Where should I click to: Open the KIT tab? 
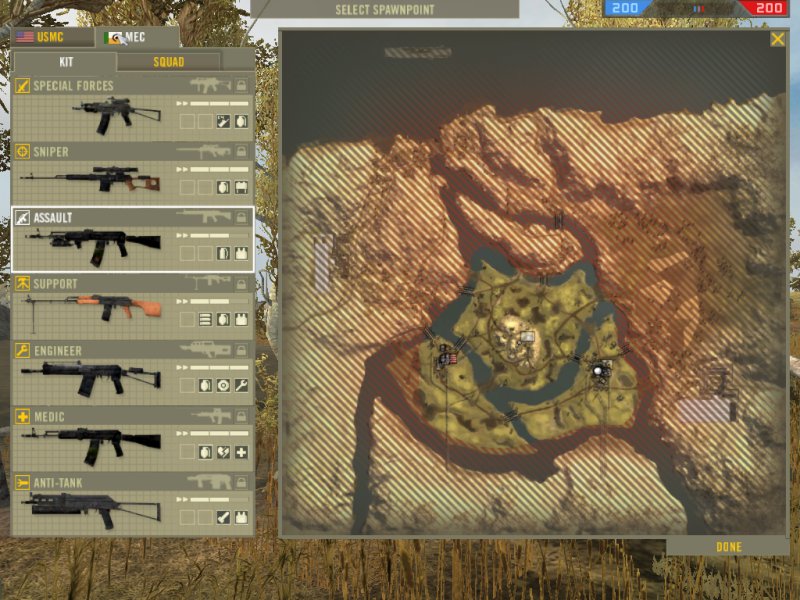click(x=66, y=62)
